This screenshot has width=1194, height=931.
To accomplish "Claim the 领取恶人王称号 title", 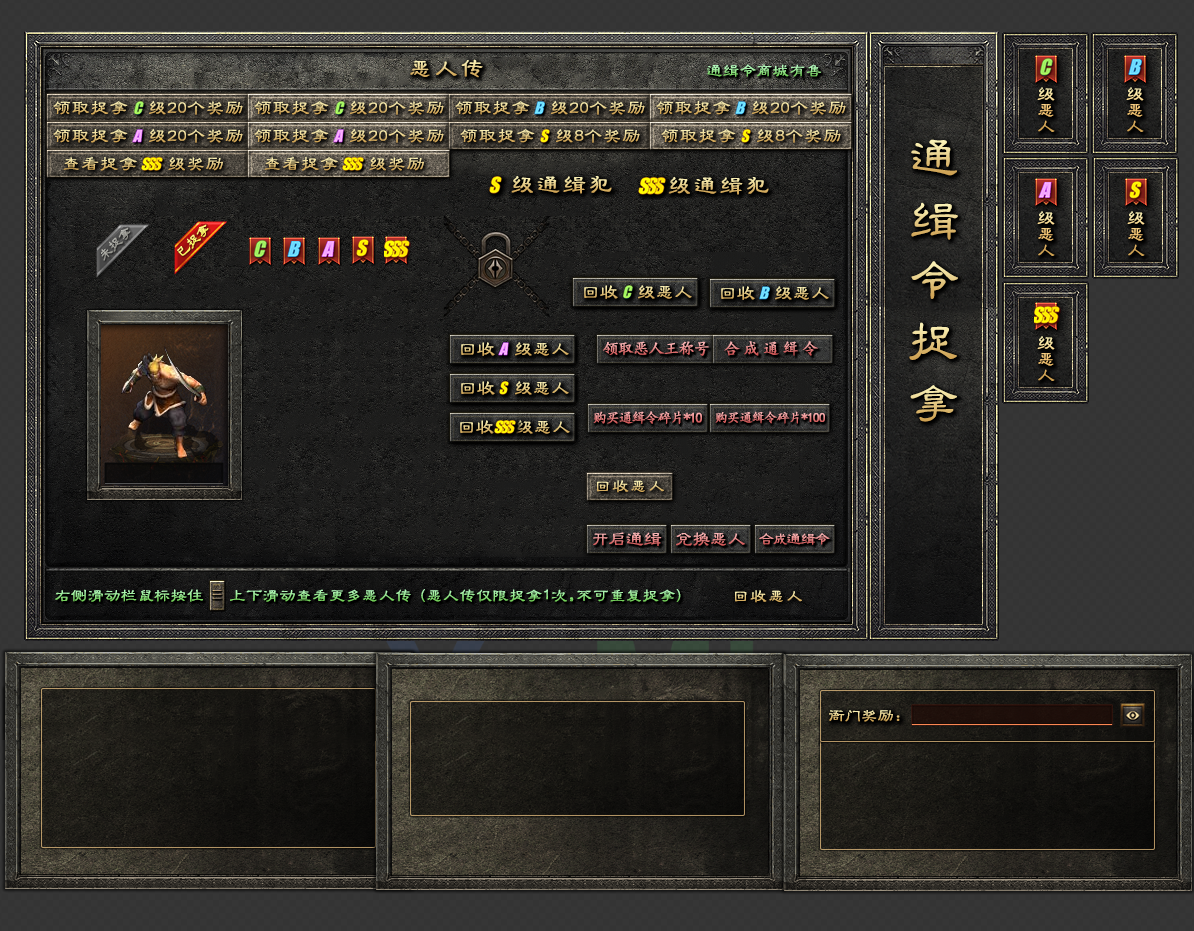I will [655, 349].
